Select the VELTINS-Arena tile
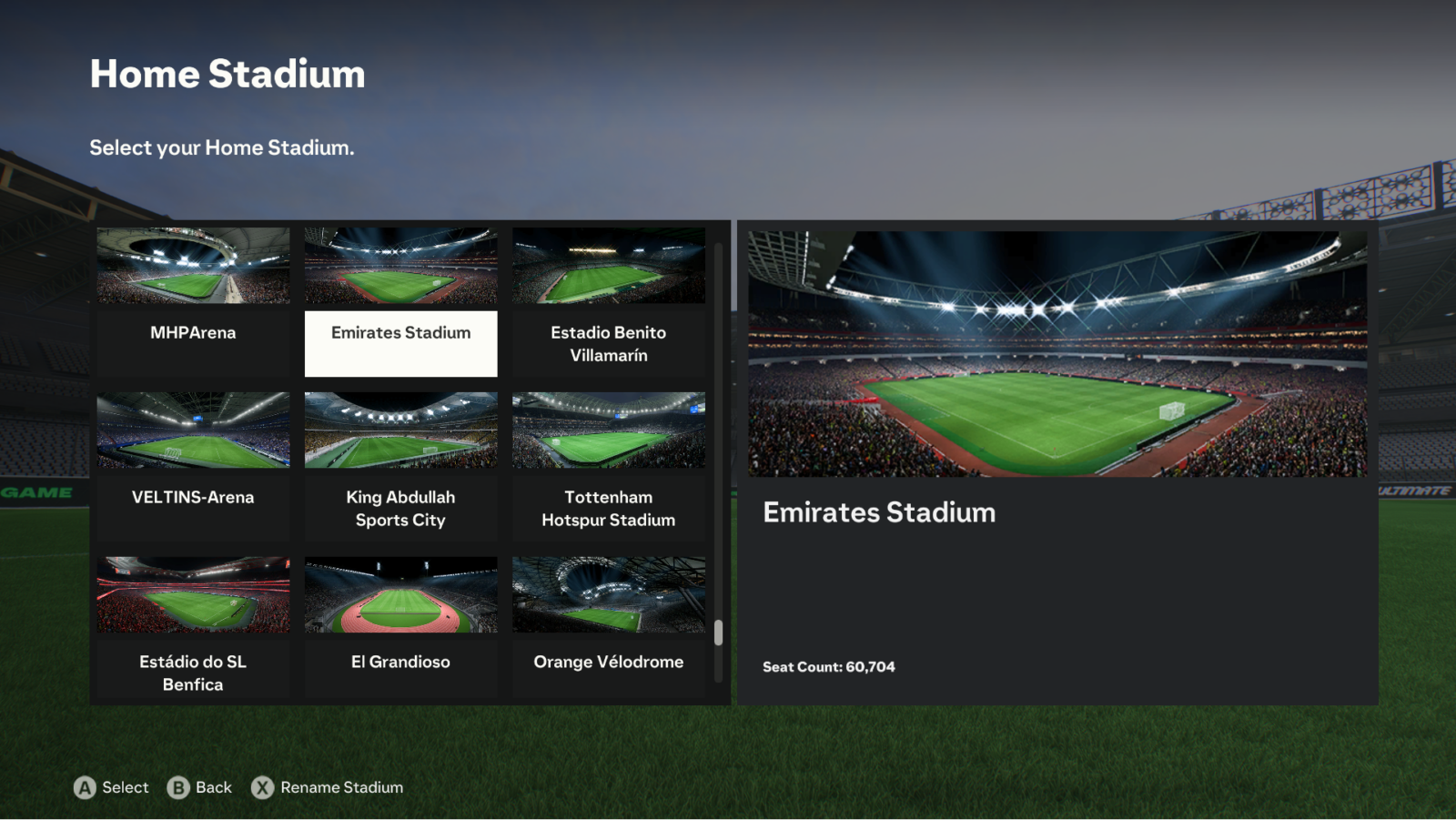The image size is (1456, 820). pyautogui.click(x=193, y=466)
